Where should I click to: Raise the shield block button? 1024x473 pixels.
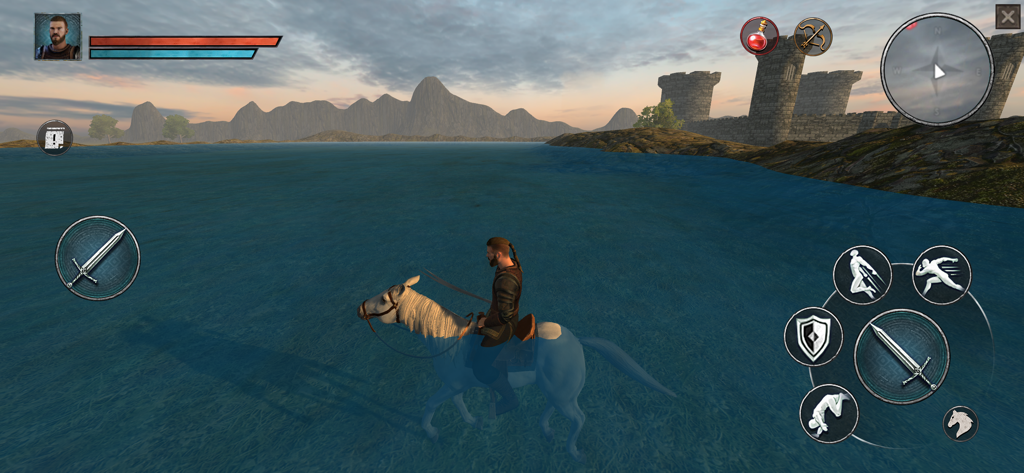(813, 336)
